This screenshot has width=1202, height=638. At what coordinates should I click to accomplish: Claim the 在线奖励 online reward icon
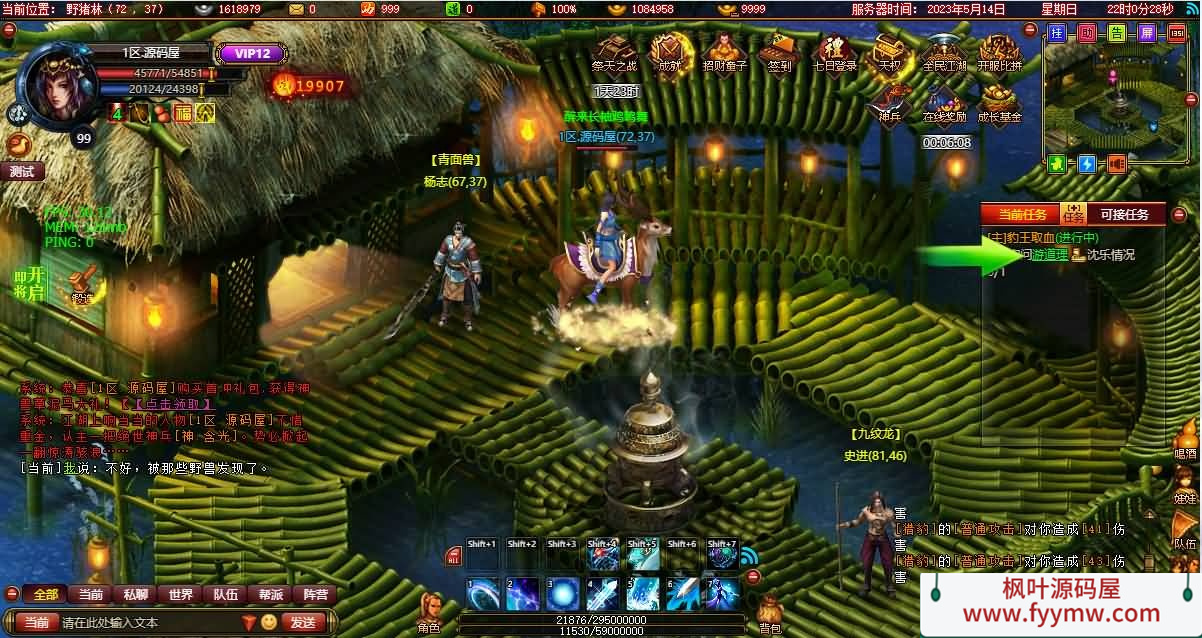(x=944, y=101)
